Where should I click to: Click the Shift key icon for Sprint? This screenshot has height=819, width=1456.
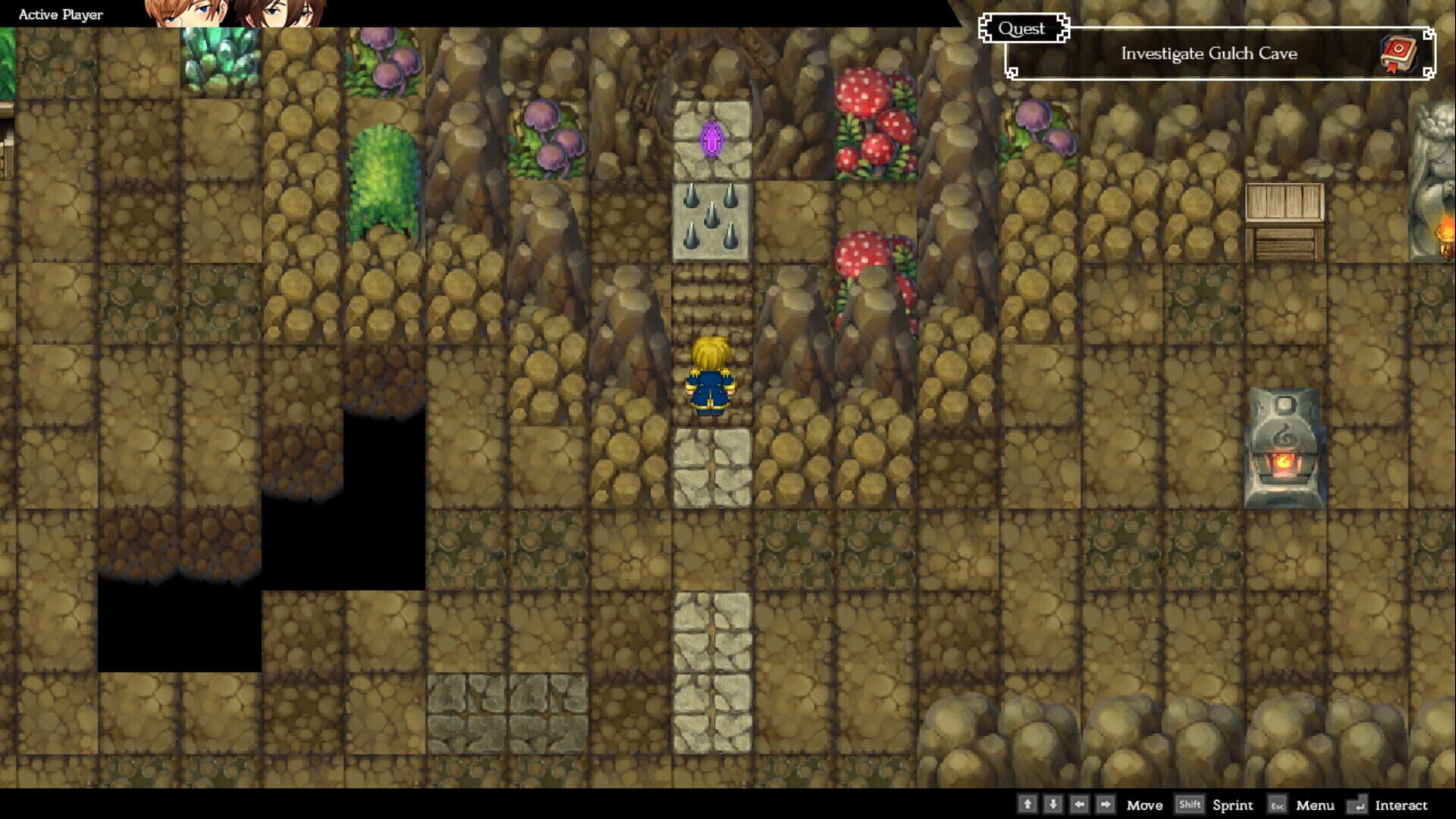(x=1190, y=805)
